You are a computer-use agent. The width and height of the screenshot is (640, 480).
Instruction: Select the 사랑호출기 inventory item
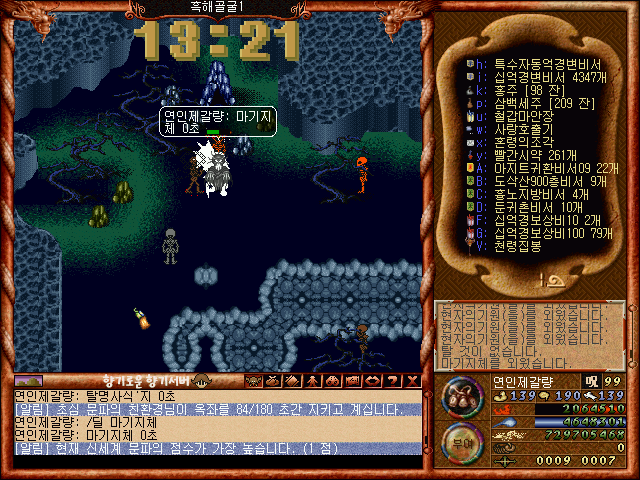coord(515,129)
